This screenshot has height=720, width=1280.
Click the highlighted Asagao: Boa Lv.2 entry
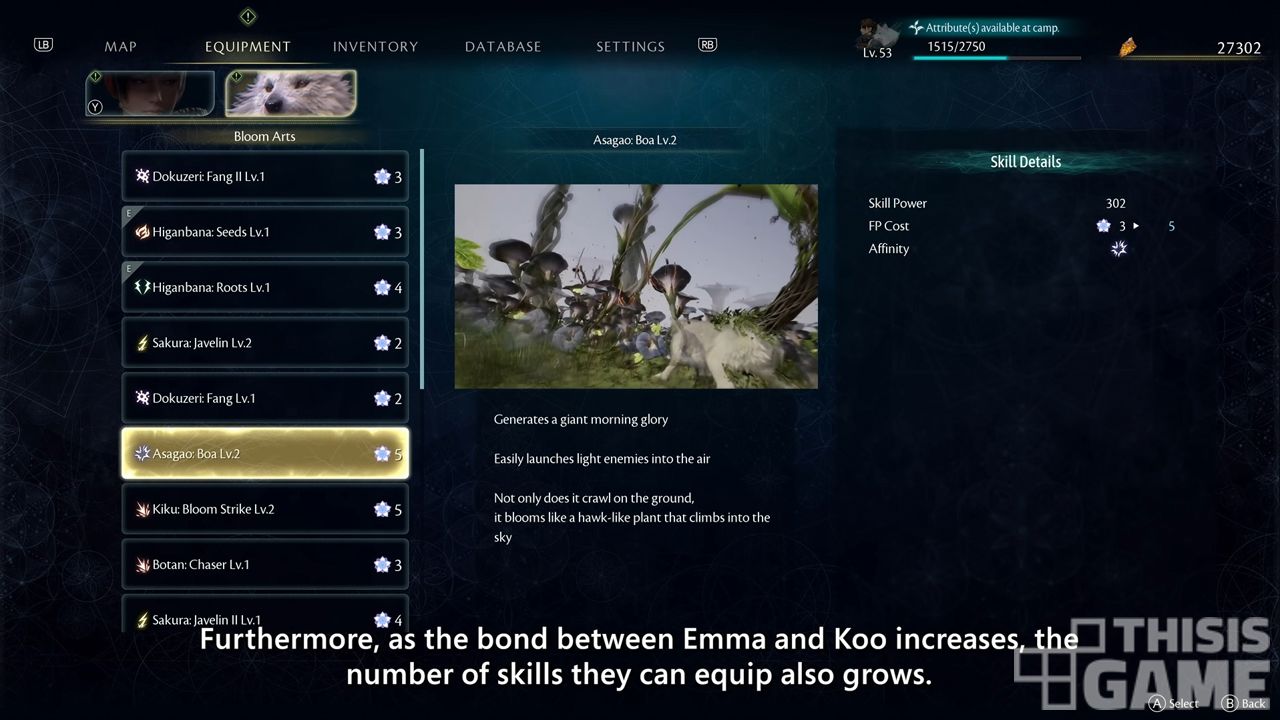[x=265, y=454]
